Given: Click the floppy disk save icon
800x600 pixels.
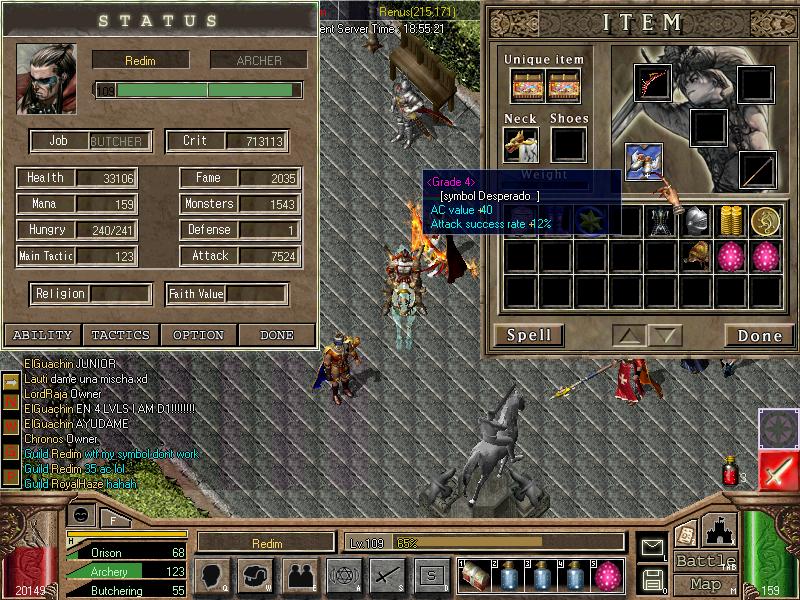Looking at the screenshot, I should [653, 579].
